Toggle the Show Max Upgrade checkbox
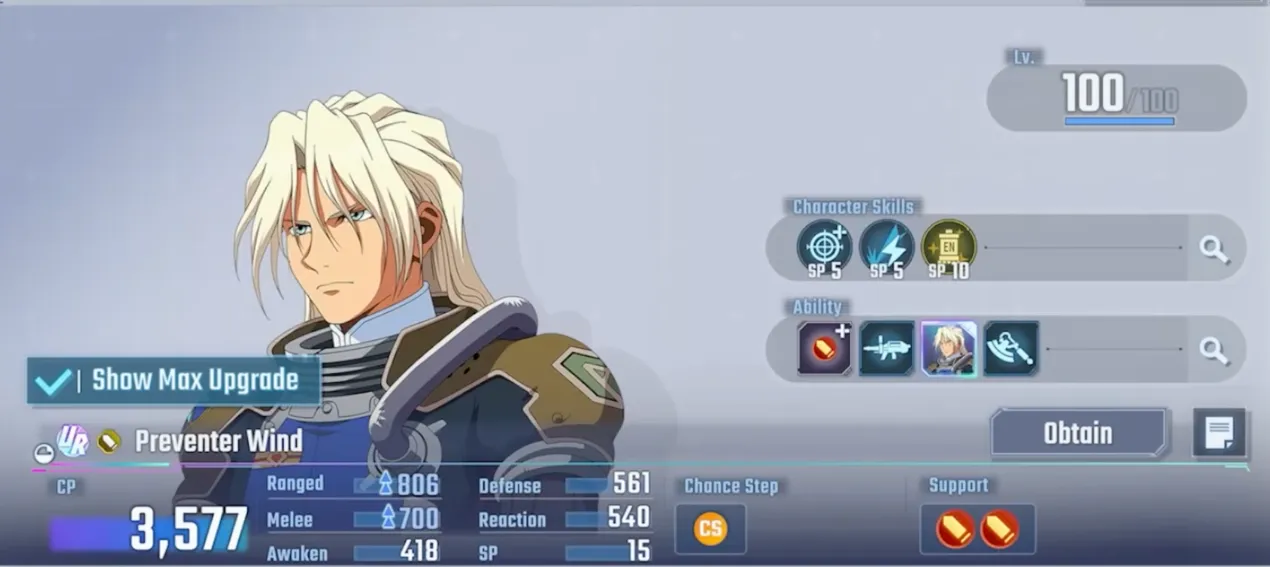The height and width of the screenshot is (567, 1270). tap(53, 381)
